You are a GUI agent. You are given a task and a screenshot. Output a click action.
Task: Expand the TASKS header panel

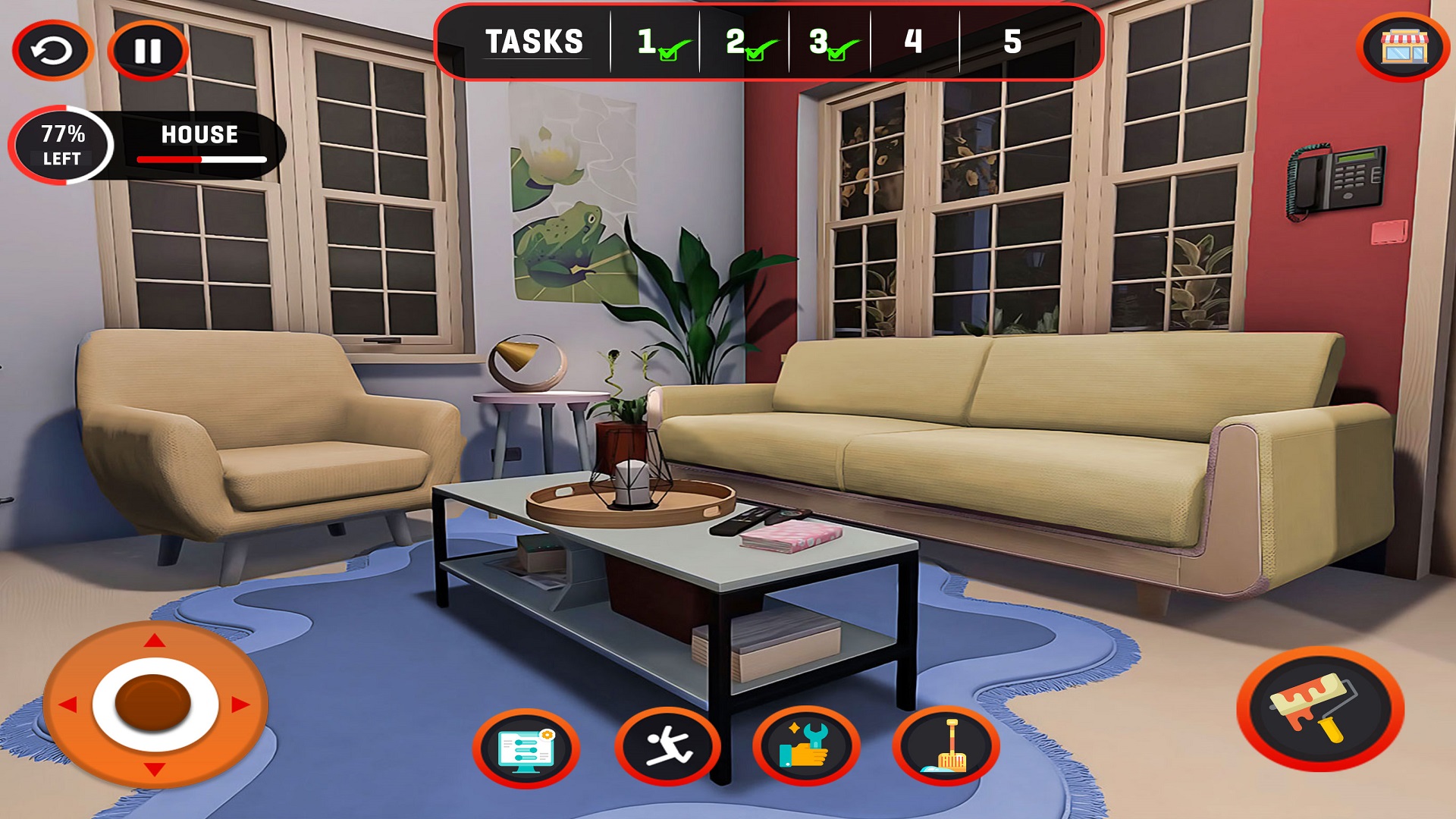[535, 42]
